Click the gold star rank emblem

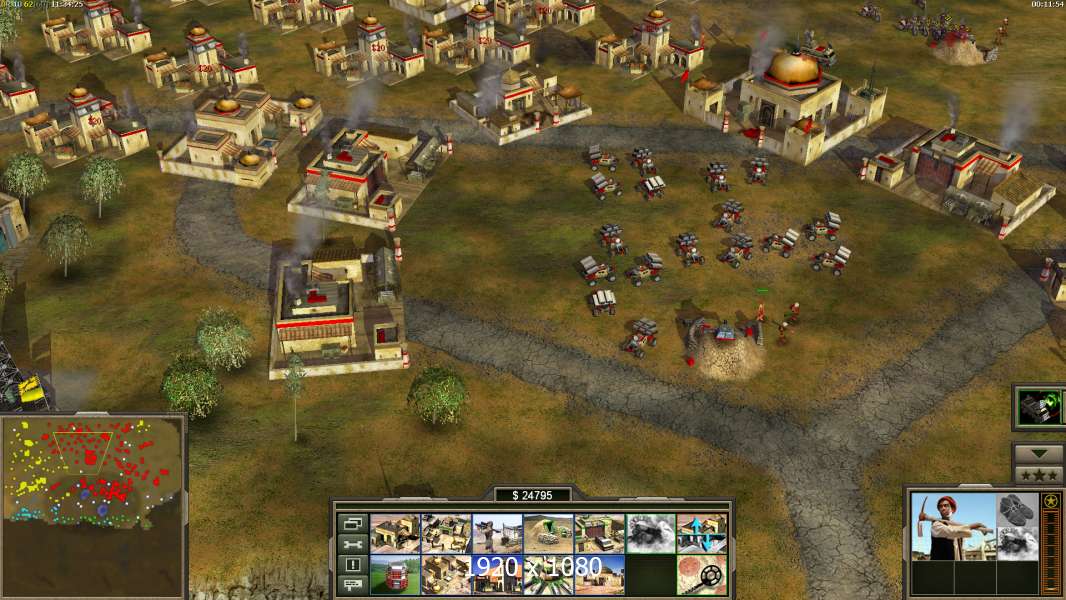pyautogui.click(x=1050, y=502)
